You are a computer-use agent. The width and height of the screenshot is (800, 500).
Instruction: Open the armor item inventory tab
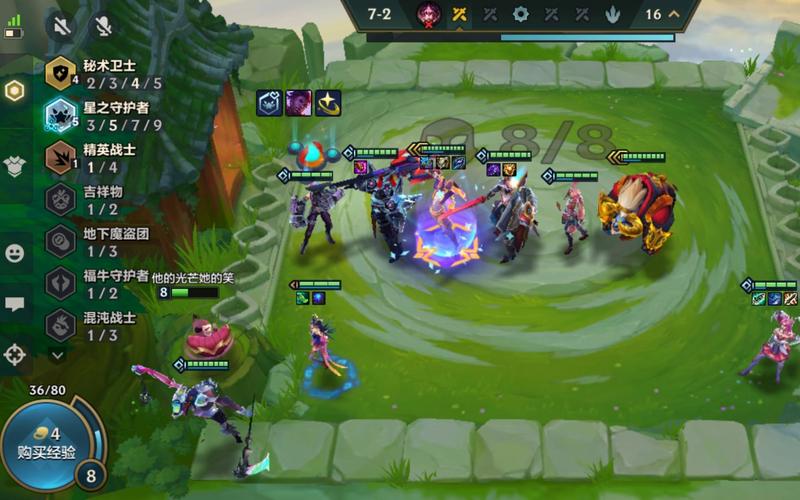coord(14,166)
